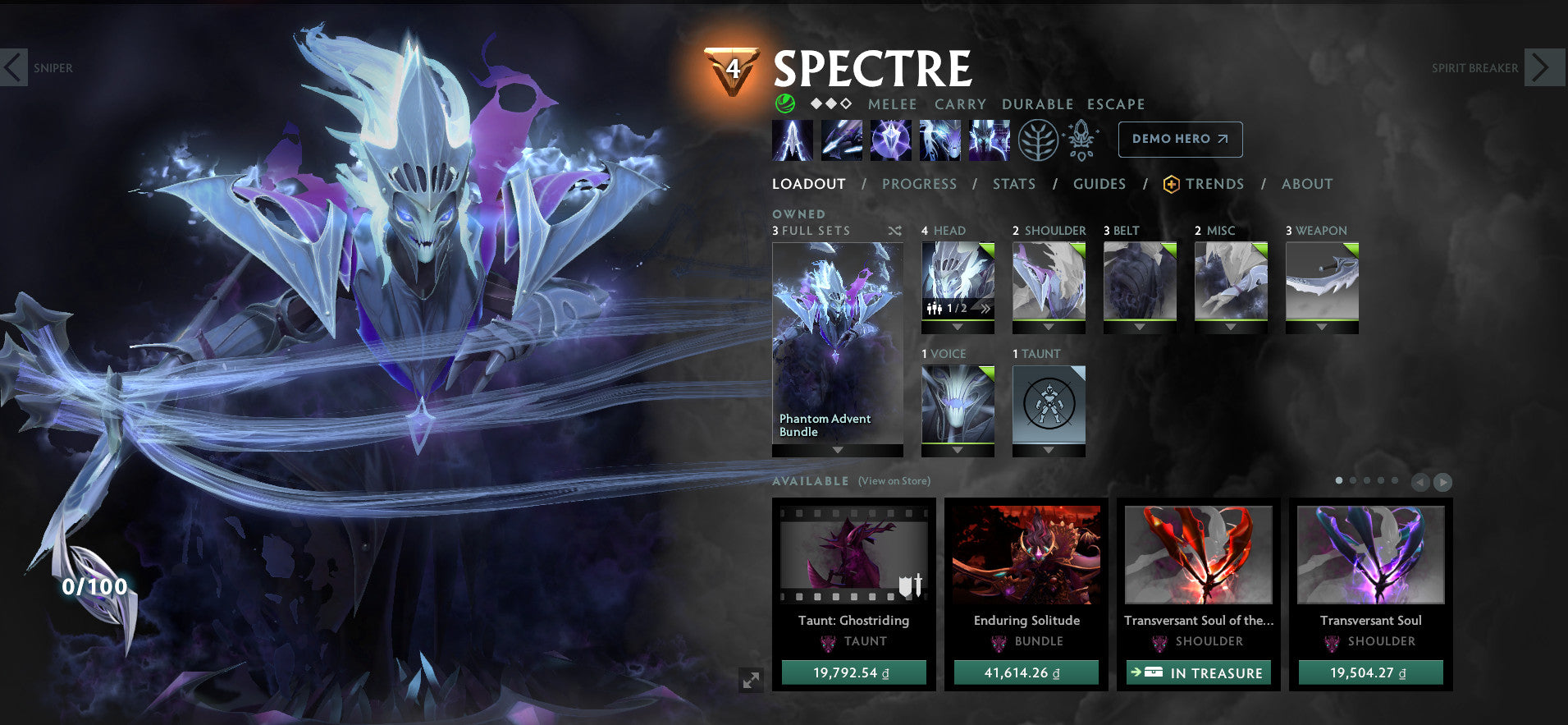The width and height of the screenshot is (1568, 725).
Task: Open the View on Store link
Action: coord(894,481)
